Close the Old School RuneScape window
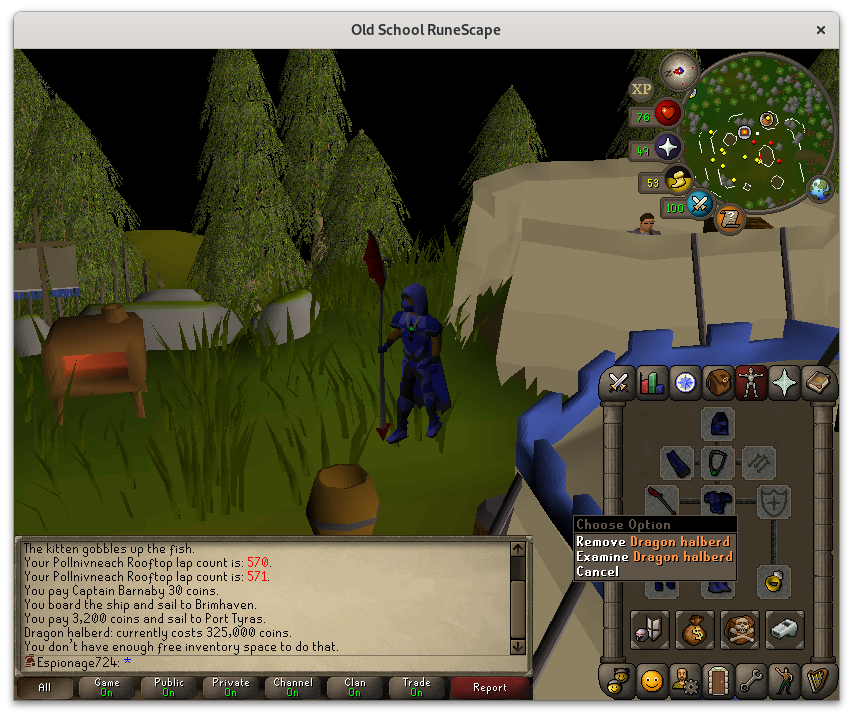 coord(821,30)
